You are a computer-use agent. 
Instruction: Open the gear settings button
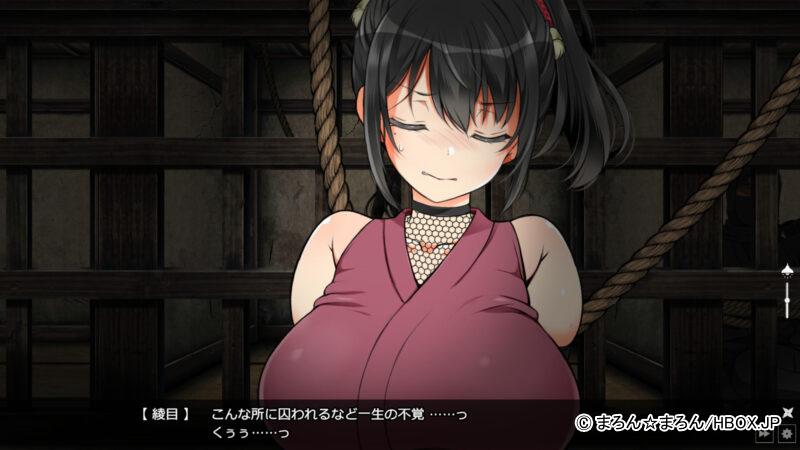(787, 435)
